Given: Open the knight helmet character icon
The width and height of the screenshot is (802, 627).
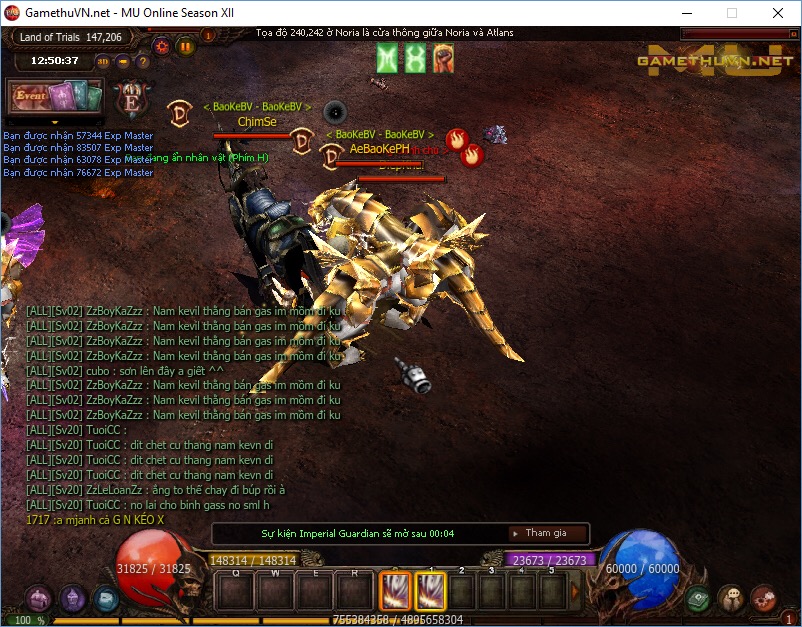Looking at the screenshot, I should [73, 599].
